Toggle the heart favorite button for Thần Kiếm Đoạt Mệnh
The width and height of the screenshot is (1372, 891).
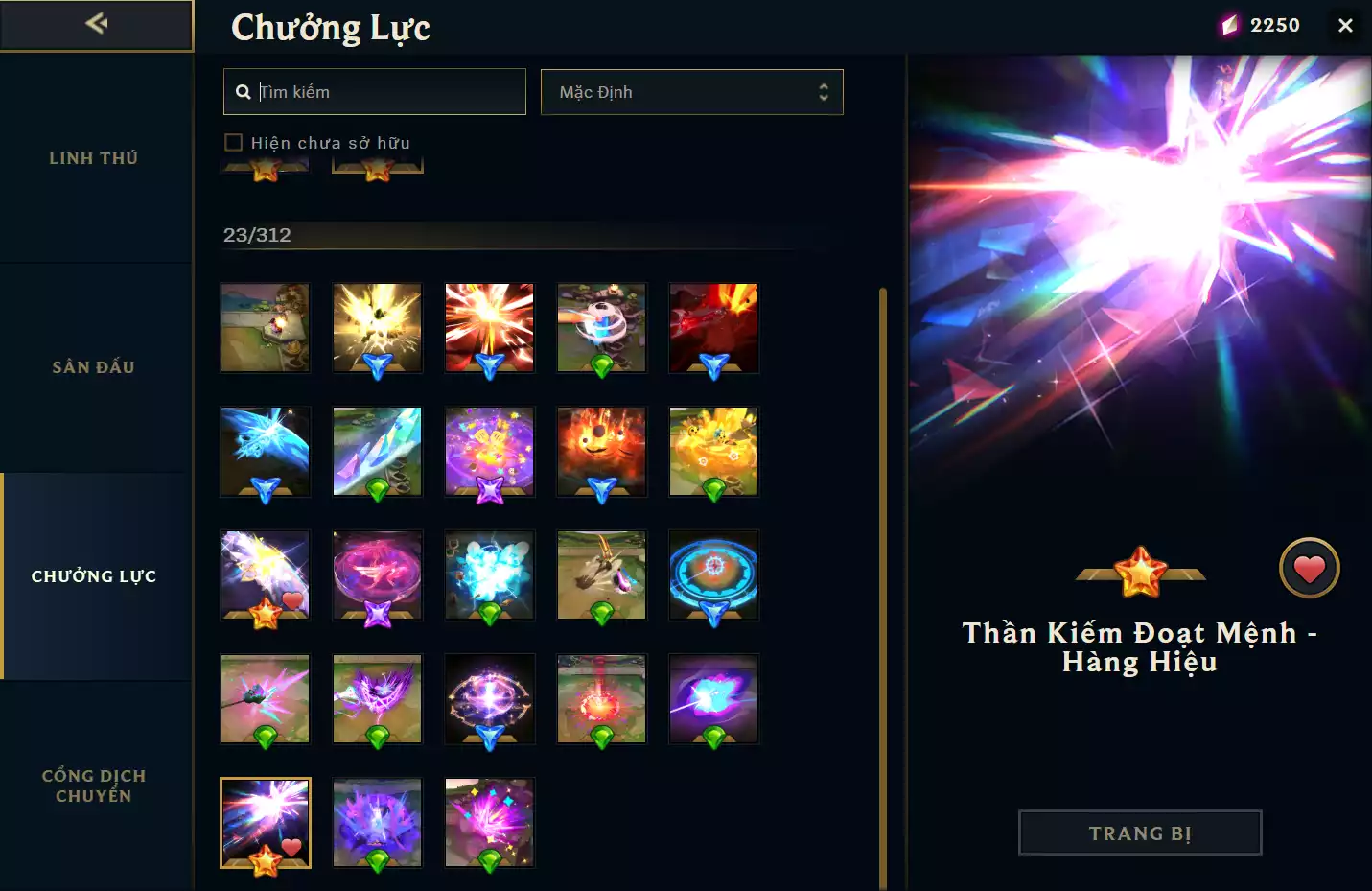coord(1310,568)
